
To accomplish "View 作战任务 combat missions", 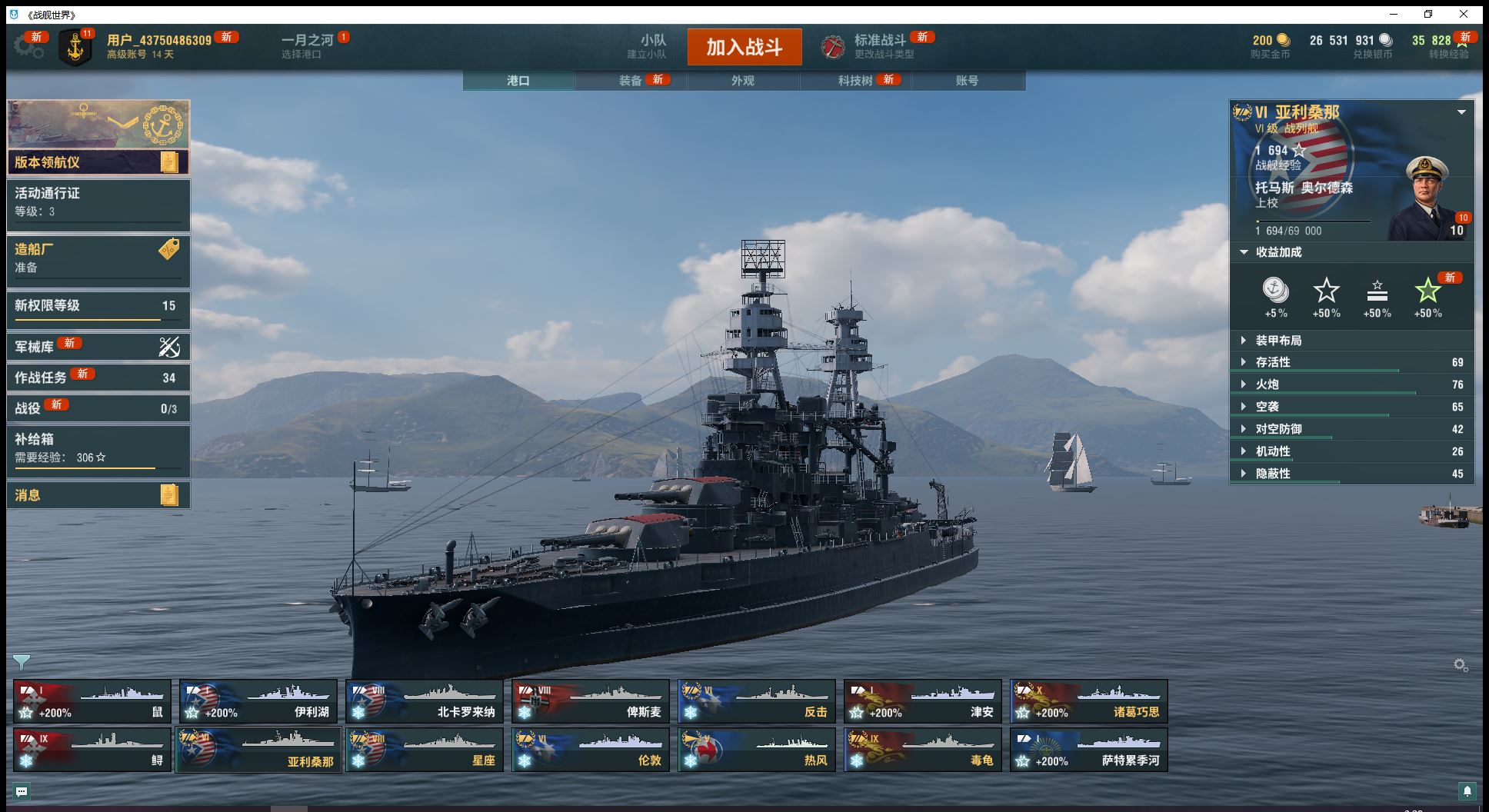I will (x=98, y=378).
